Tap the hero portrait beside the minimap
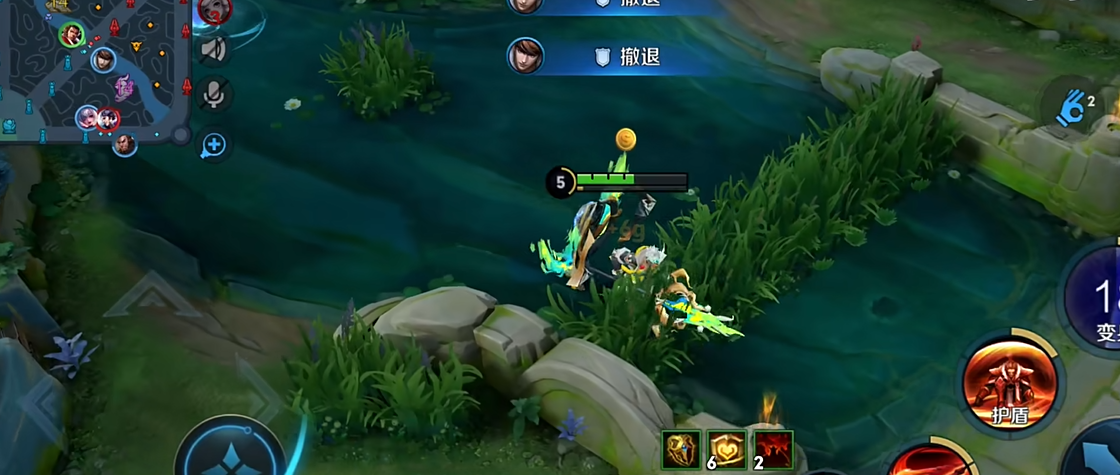Viewport: 1120px width, 475px height. tap(215, 10)
